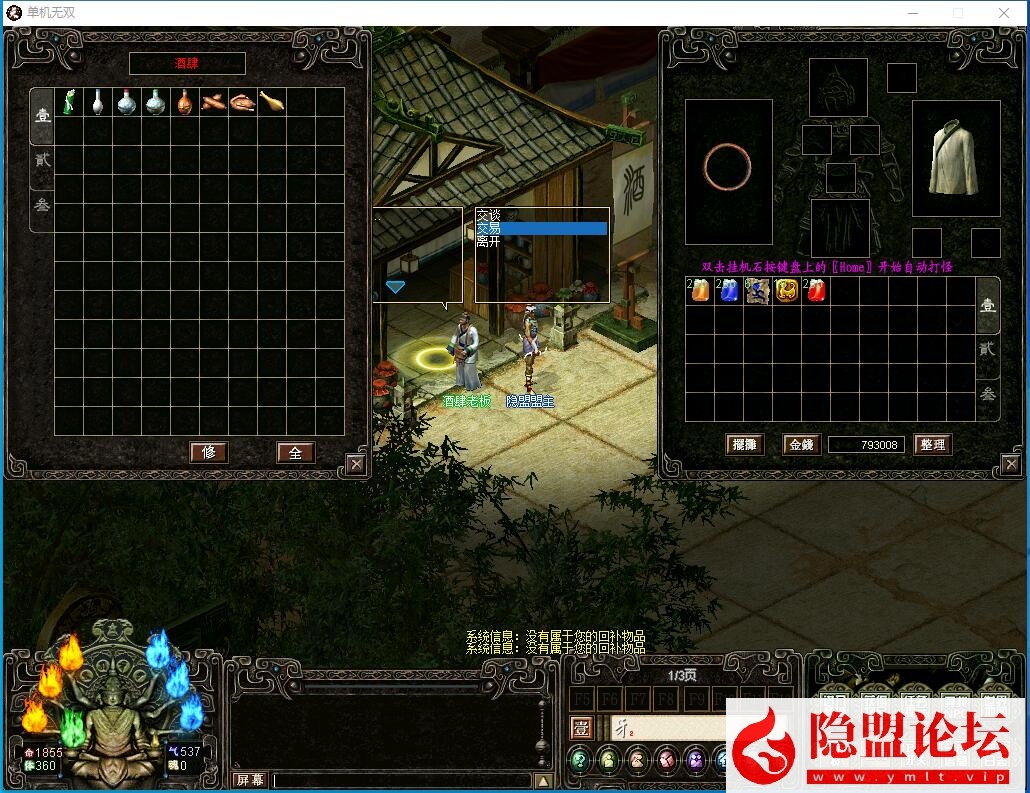Pick the roast chicken shop item
Image resolution: width=1030 pixels, height=793 pixels.
[x=243, y=102]
